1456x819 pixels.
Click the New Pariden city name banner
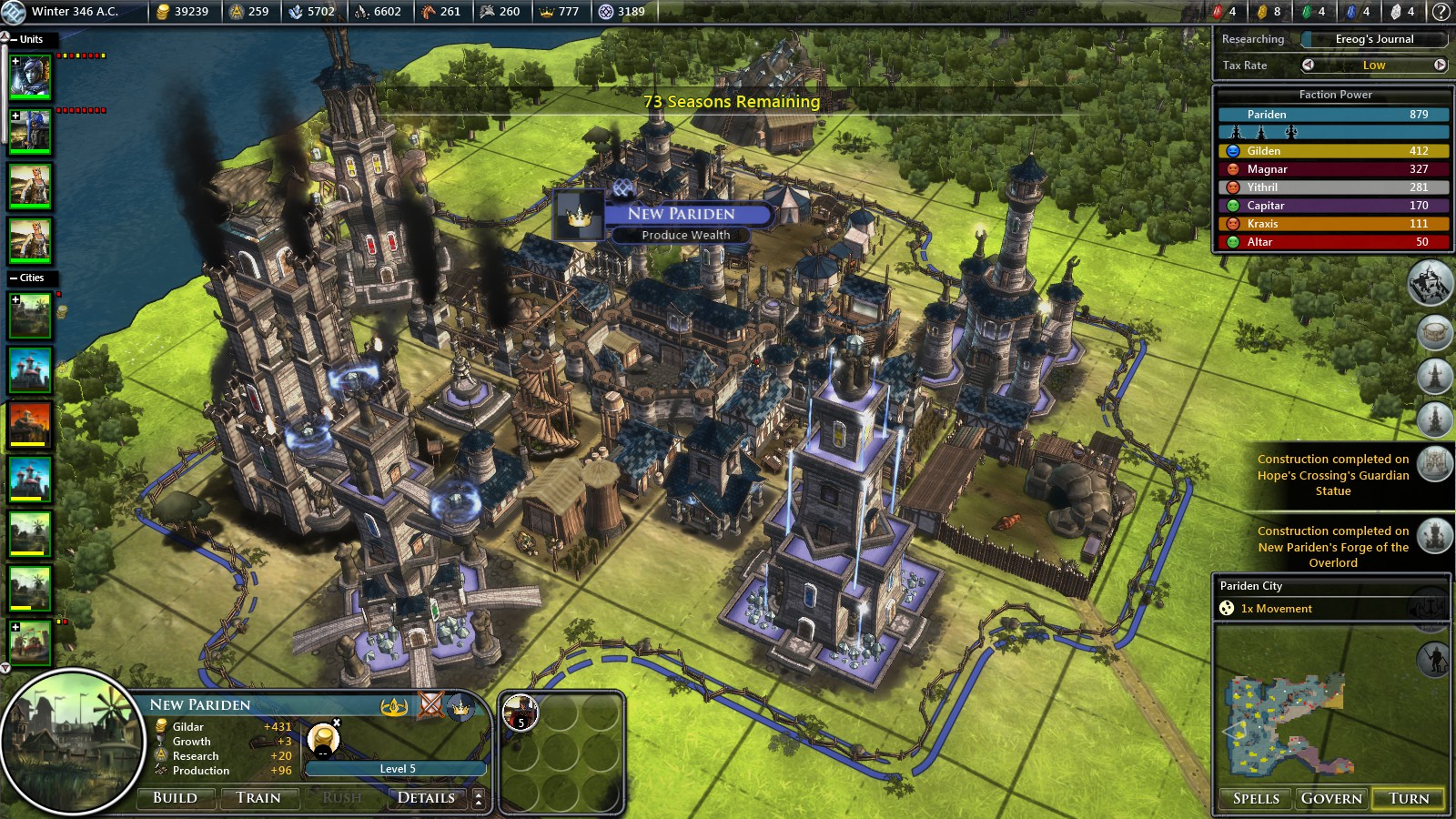click(681, 214)
